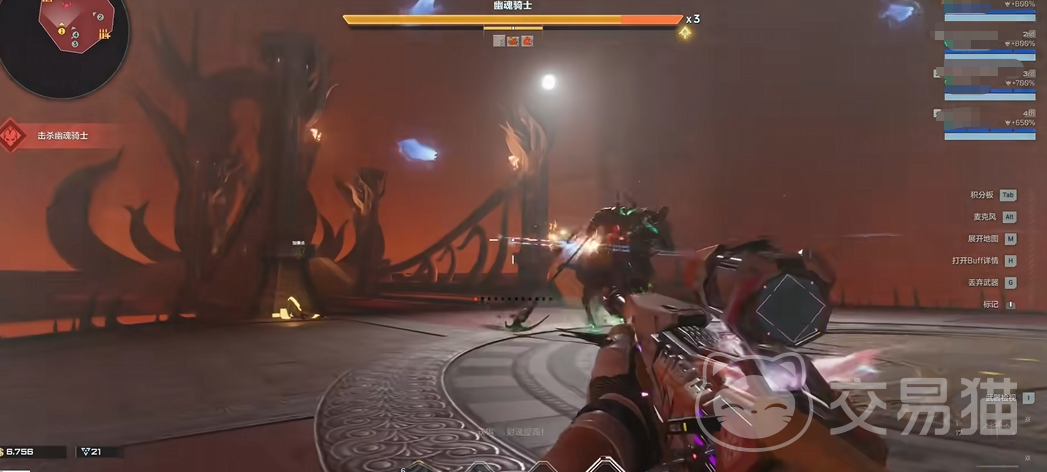This screenshot has height=472, width=1047.
Task: Select the yellow player marker 1 on minimap
Action: click(x=62, y=31)
